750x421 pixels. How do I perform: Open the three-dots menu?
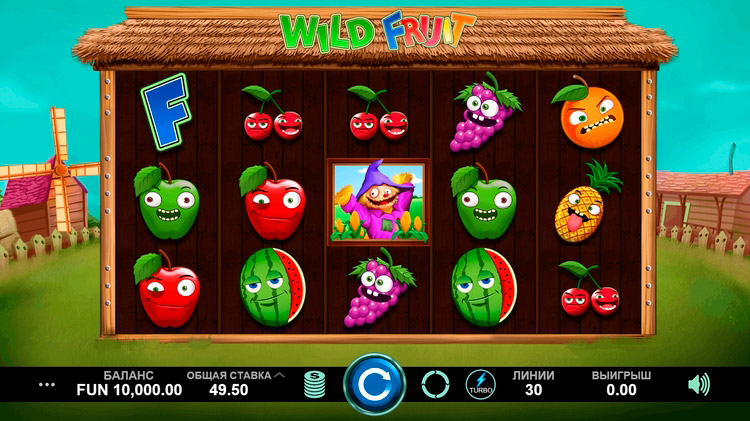click(x=47, y=383)
